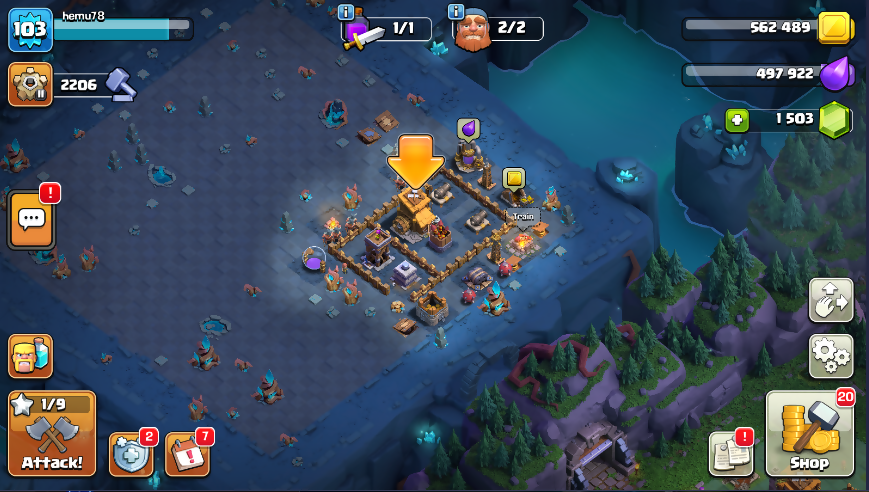
Task: Select the magnet arrows button above settings
Action: [x=831, y=300]
